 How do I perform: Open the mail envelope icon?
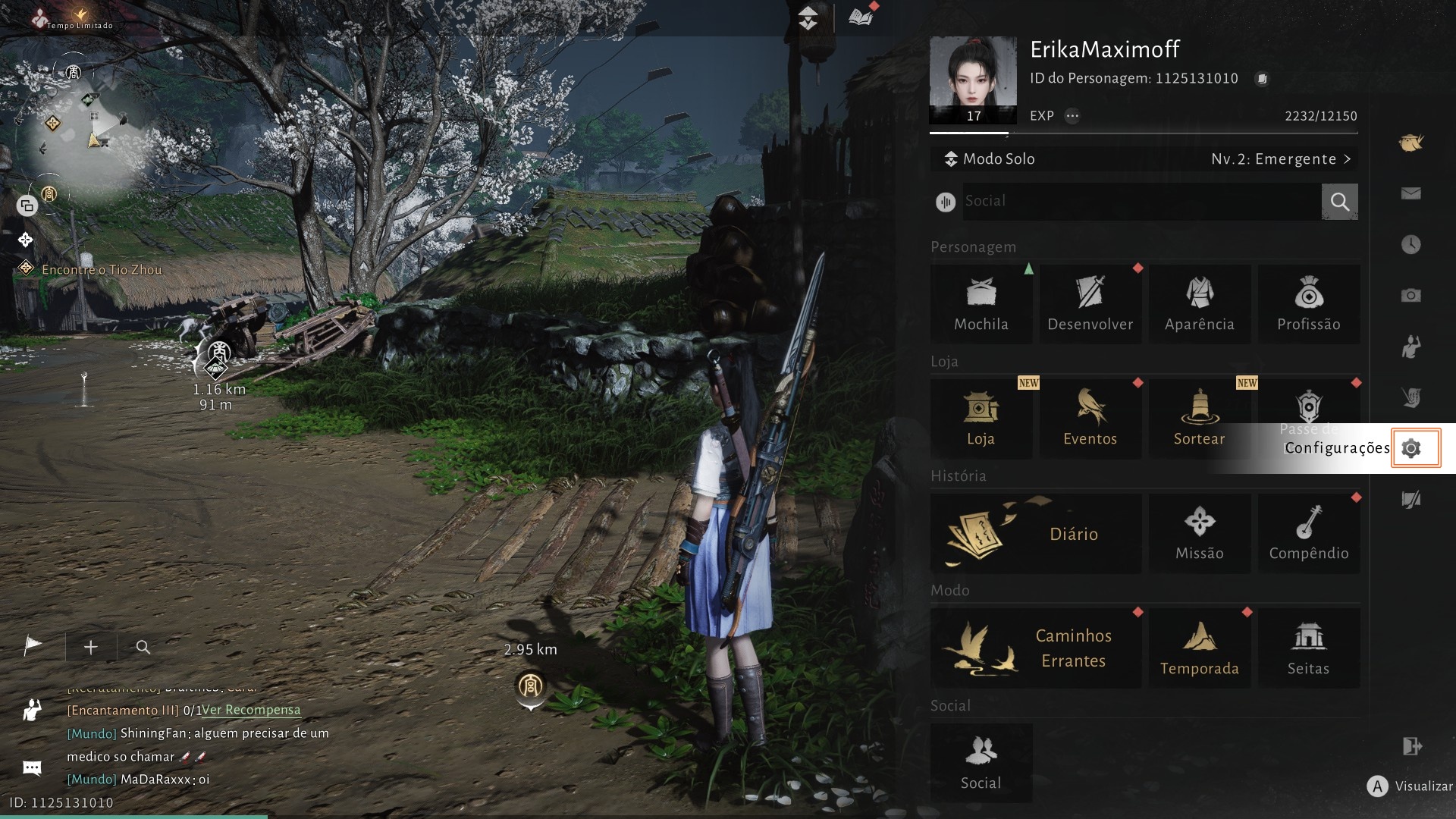tap(1410, 194)
